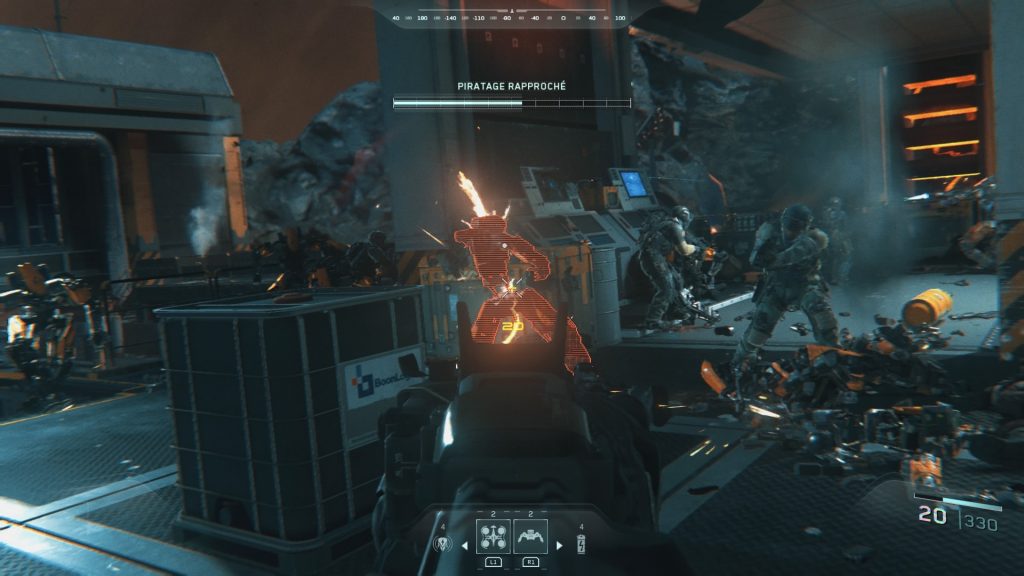
Task: Select the lightning battery energy icon
Action: pyautogui.click(x=580, y=545)
